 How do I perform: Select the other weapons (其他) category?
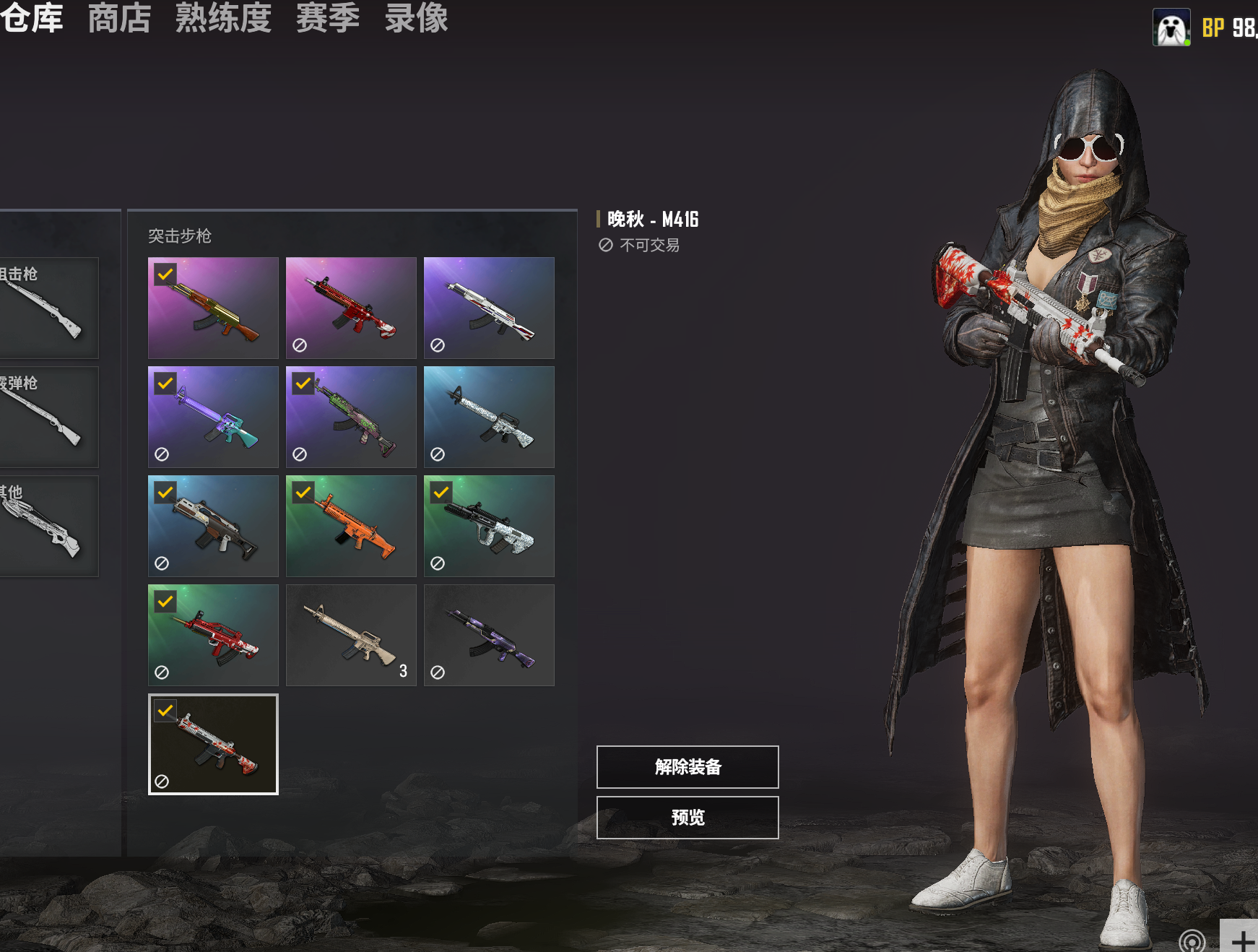pyautogui.click(x=43, y=526)
